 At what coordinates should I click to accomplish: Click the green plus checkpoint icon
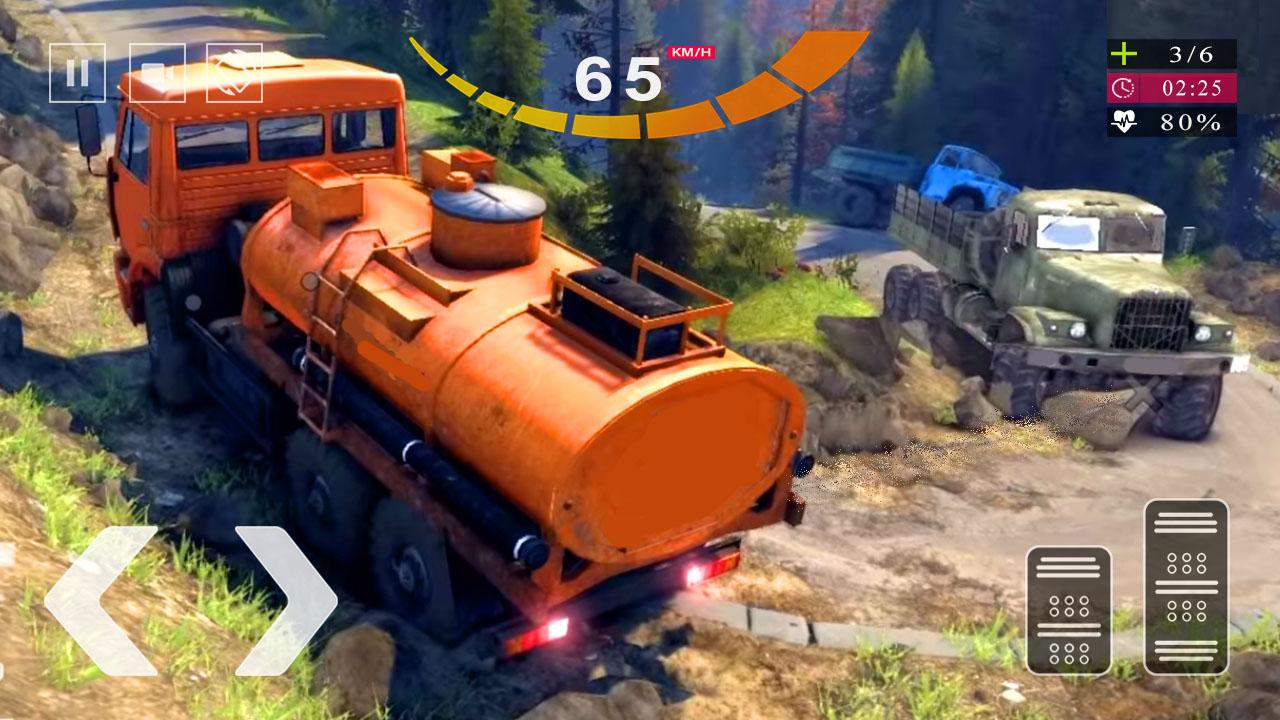pyautogui.click(x=1123, y=54)
